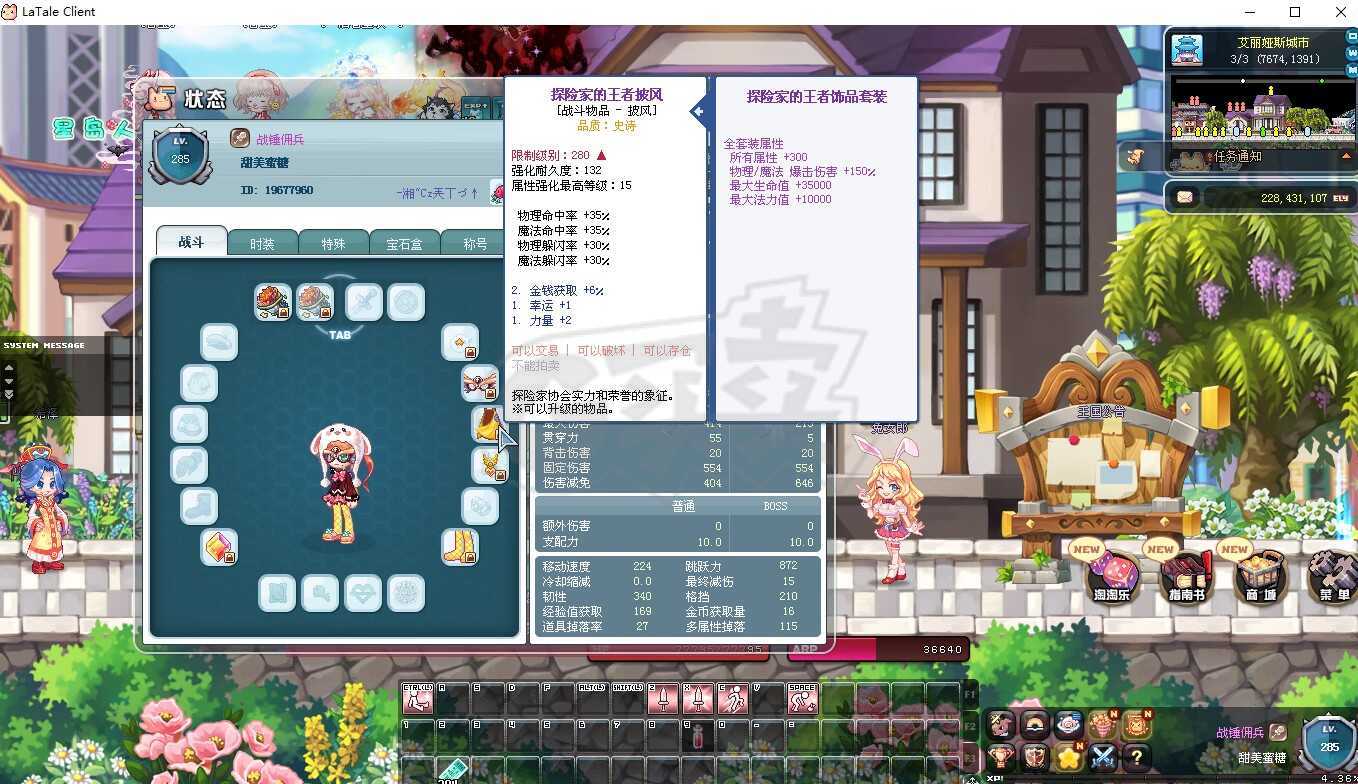Click the trophy icon in the bottom-right tray
The image size is (1358, 784).
click(x=1000, y=757)
